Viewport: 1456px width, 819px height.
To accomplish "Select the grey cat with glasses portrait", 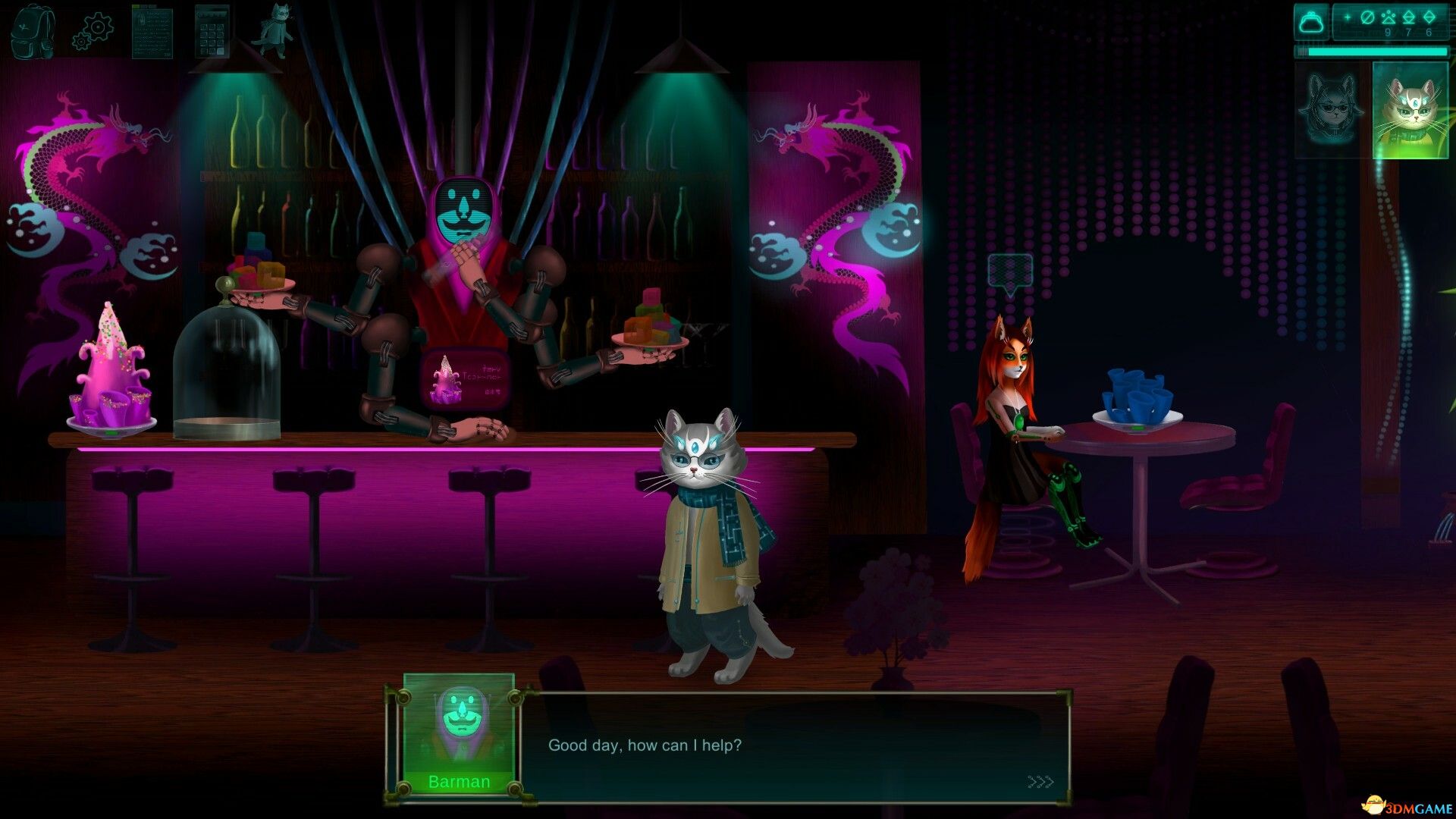I will pos(1410,110).
